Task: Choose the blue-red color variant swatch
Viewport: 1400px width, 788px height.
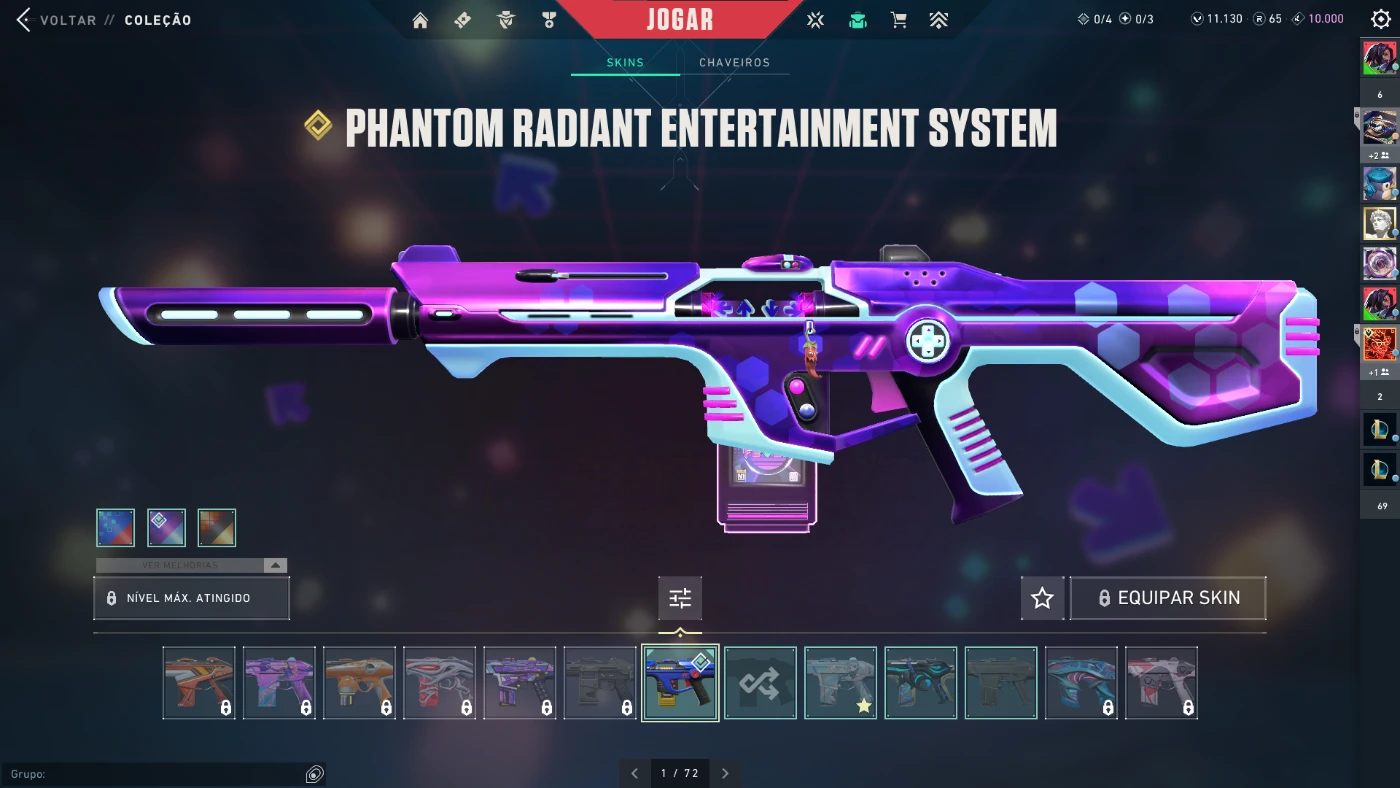Action: (115, 527)
